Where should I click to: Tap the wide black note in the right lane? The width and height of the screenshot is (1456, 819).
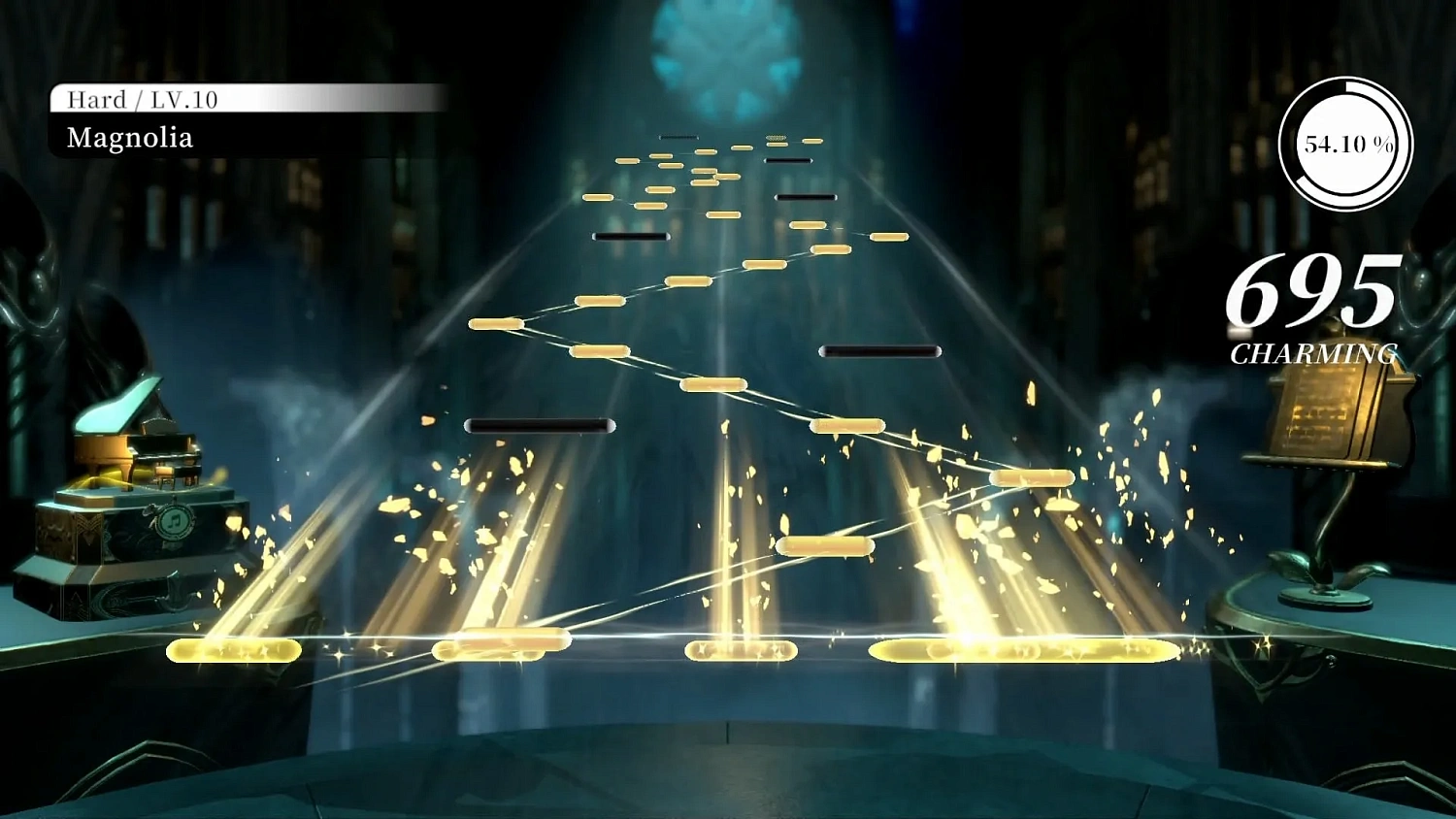pyautogui.click(x=881, y=351)
